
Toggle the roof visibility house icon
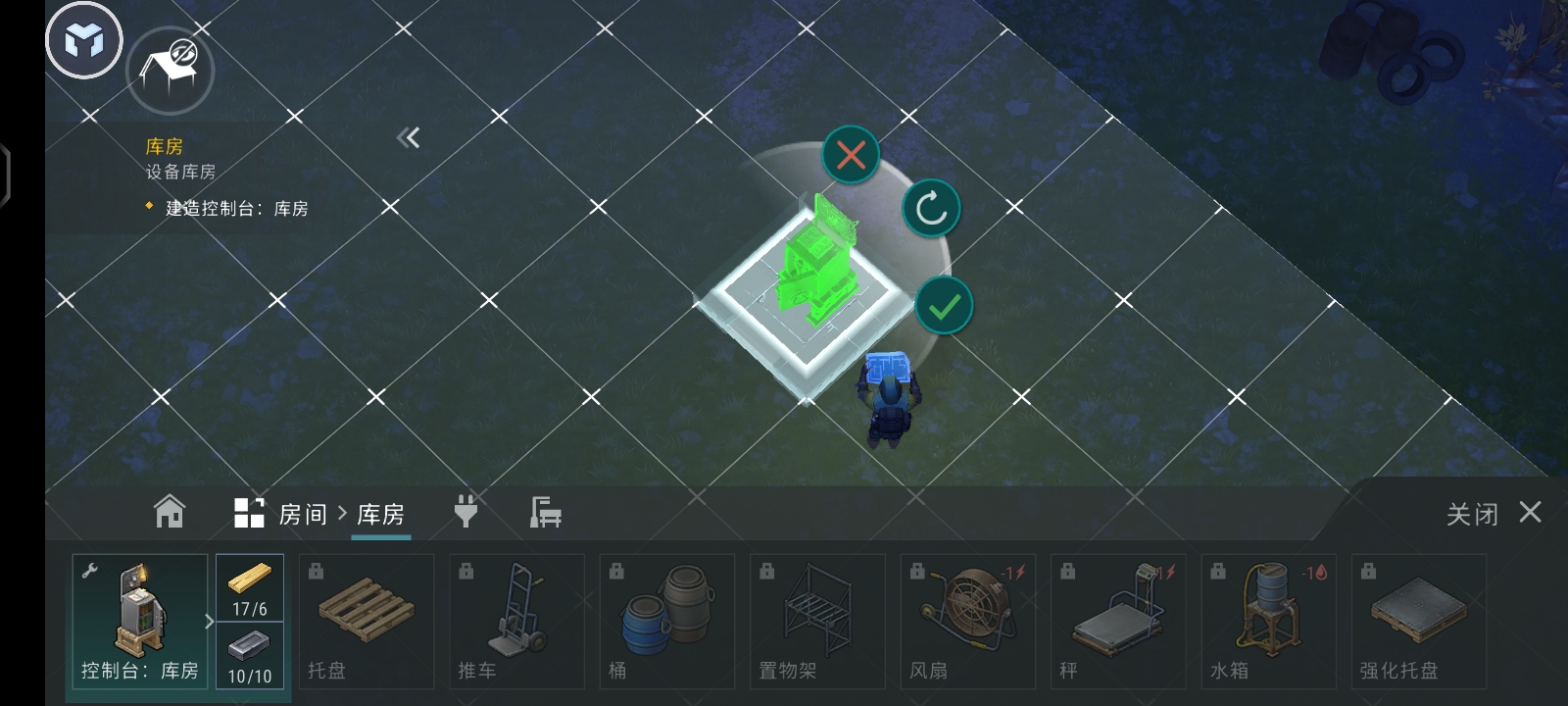tap(171, 70)
